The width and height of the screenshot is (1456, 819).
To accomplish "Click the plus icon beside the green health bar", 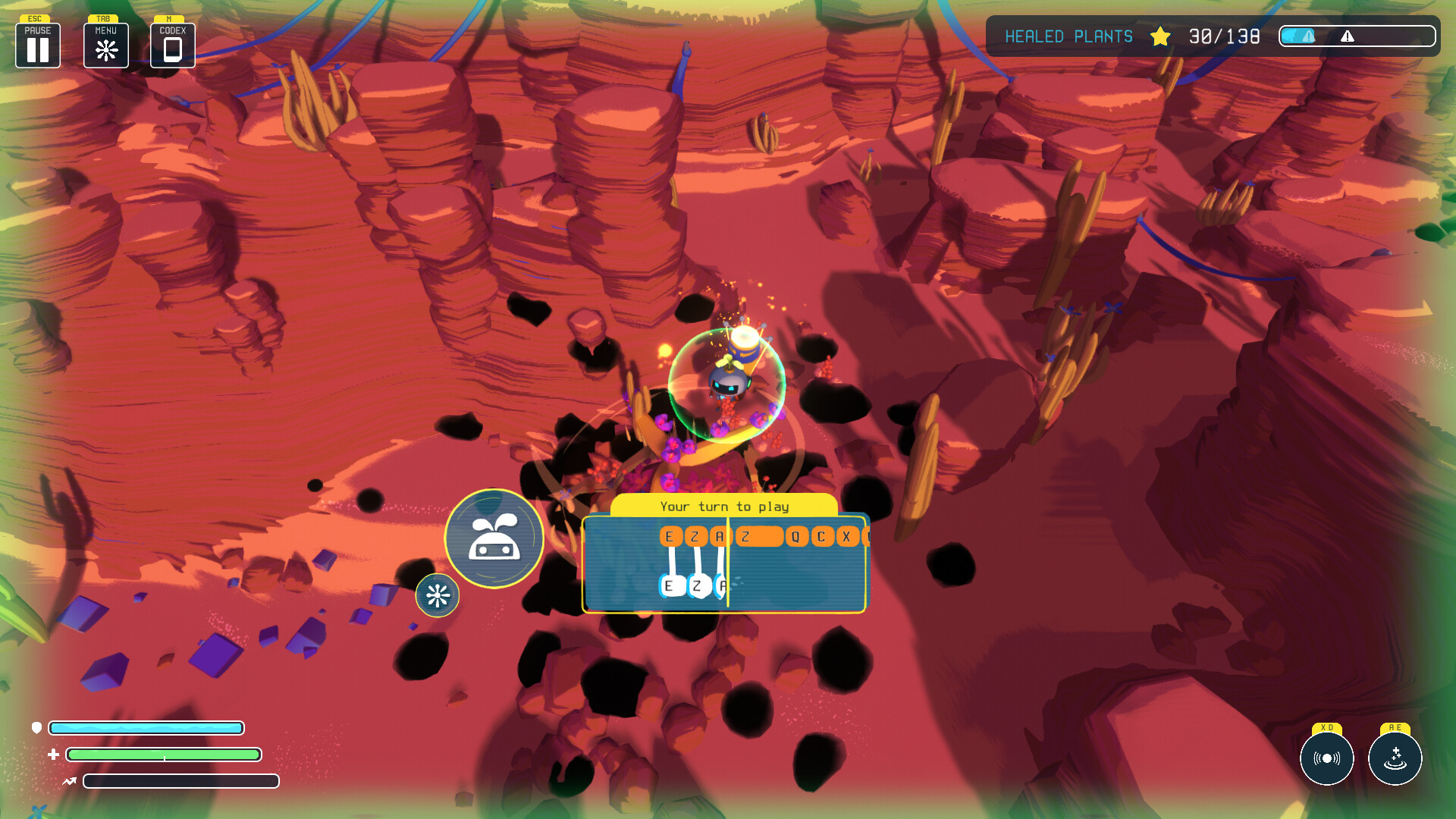I will 53,755.
